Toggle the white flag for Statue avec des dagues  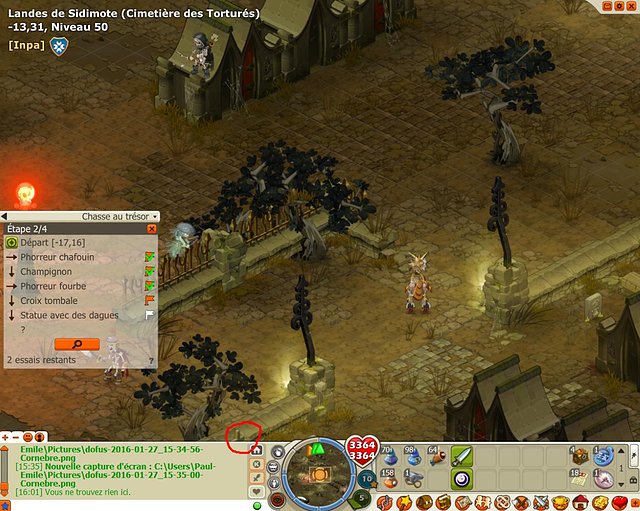[x=150, y=314]
